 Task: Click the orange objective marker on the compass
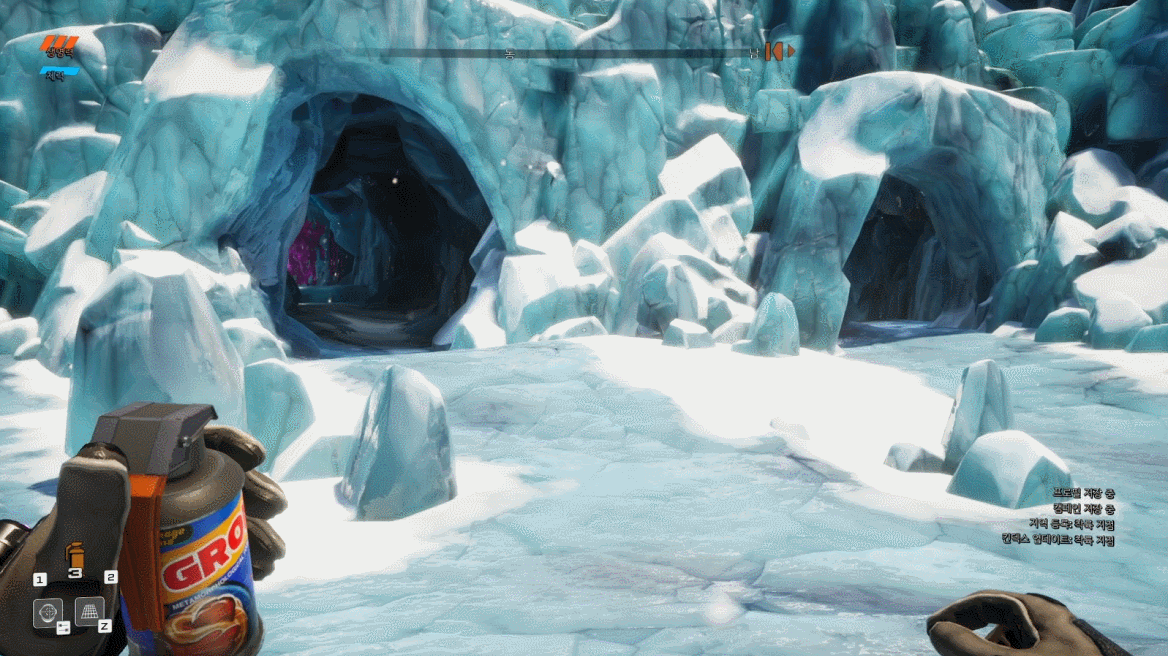pyautogui.click(x=775, y=51)
